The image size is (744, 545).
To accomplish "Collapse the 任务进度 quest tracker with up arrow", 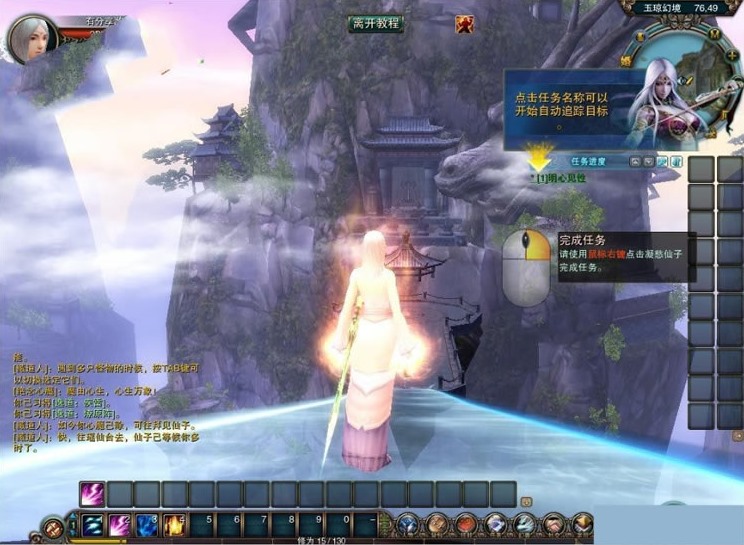I will click(635, 161).
